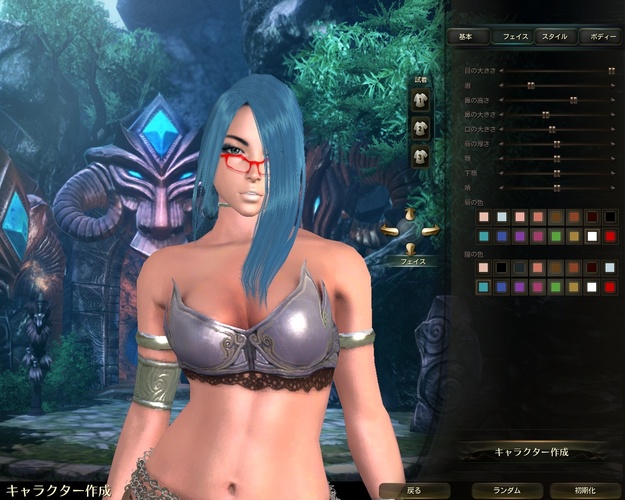Image resolution: width=625 pixels, height=500 pixels.
Task: Try on preview outfit number 2
Action: pos(420,128)
